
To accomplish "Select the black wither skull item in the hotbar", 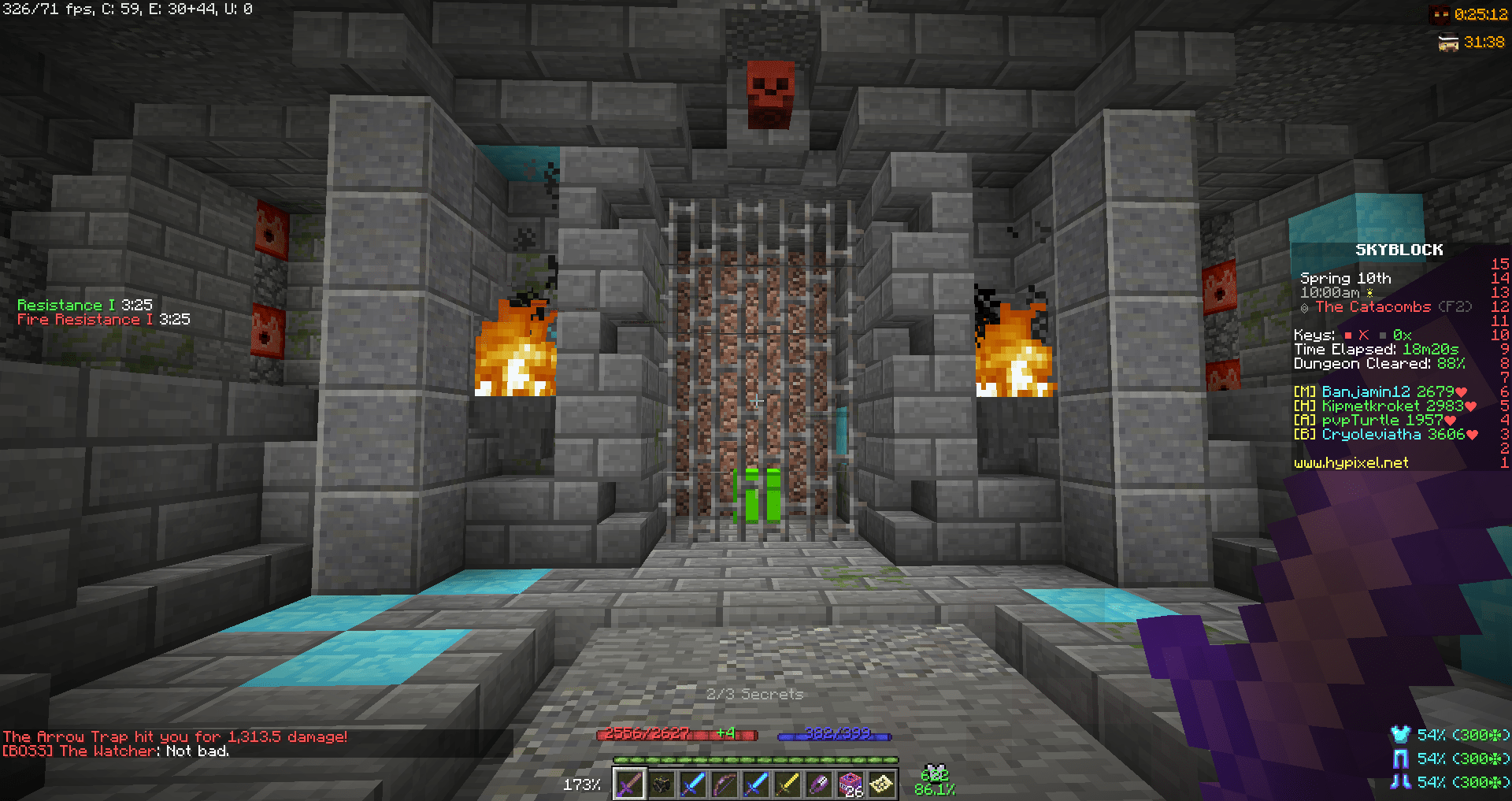I will (661, 784).
